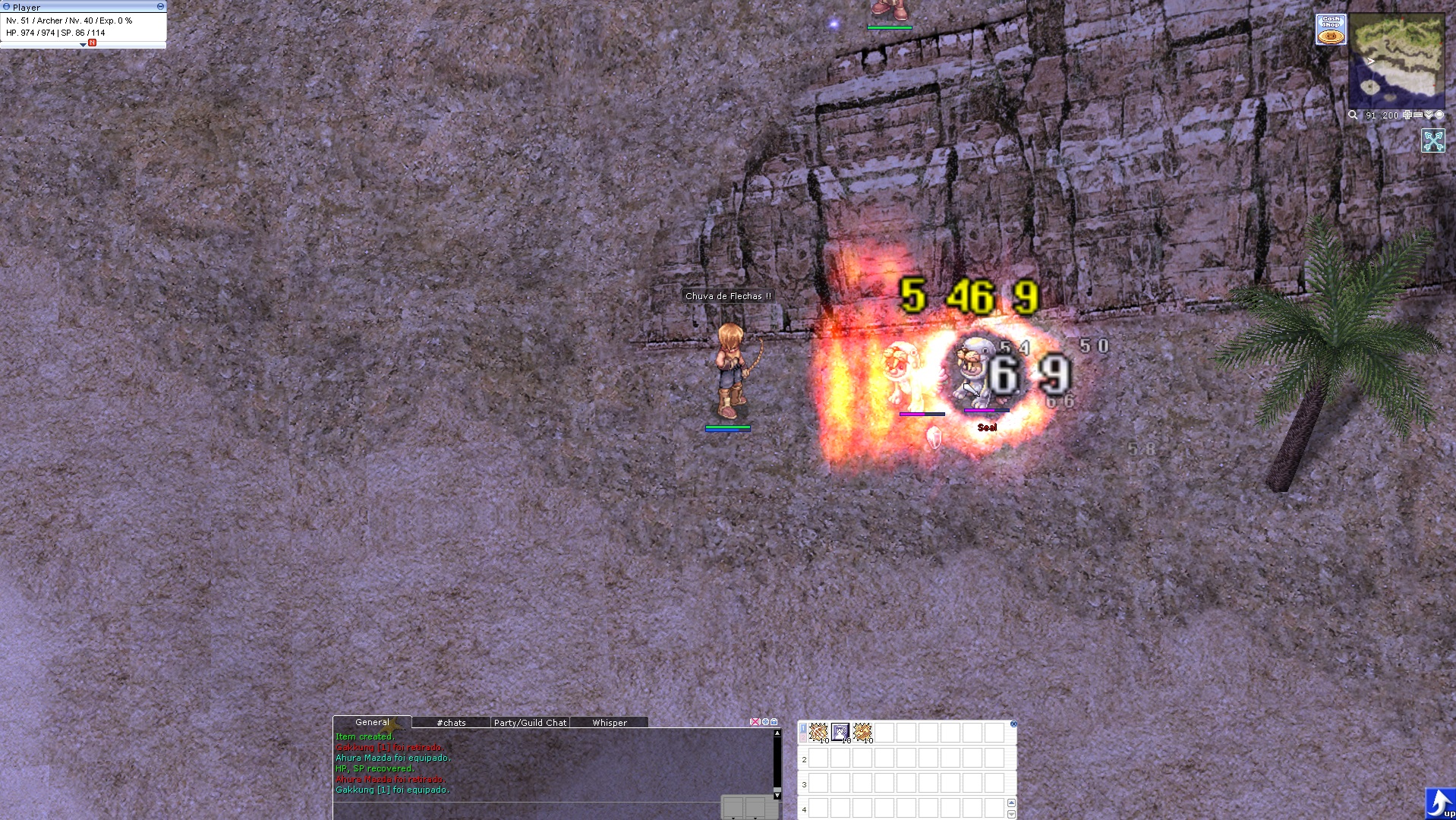Toggle the red X chat display icon
1456x820 pixels.
(x=755, y=721)
